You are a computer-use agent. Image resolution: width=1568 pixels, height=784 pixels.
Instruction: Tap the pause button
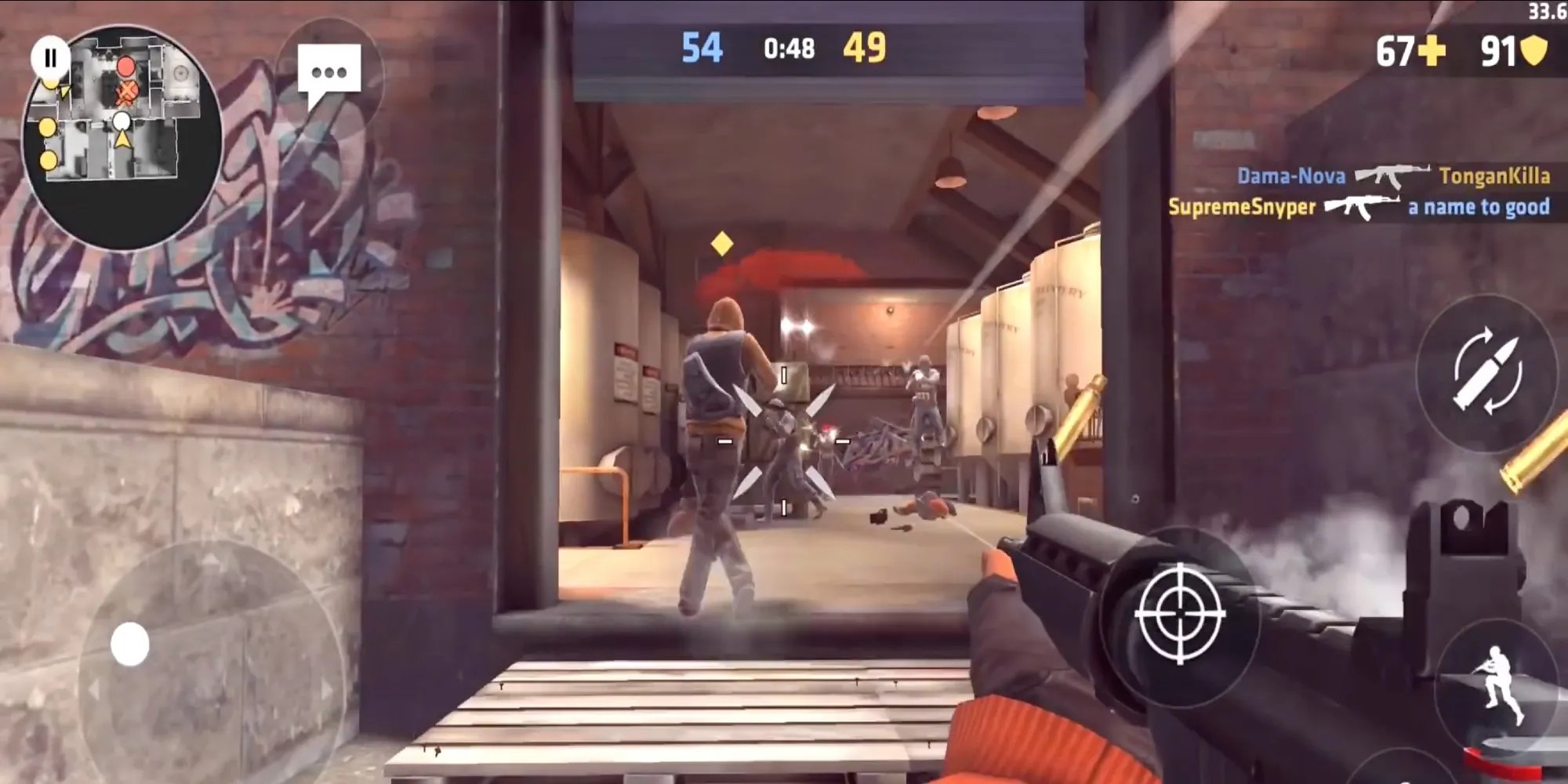[50, 56]
